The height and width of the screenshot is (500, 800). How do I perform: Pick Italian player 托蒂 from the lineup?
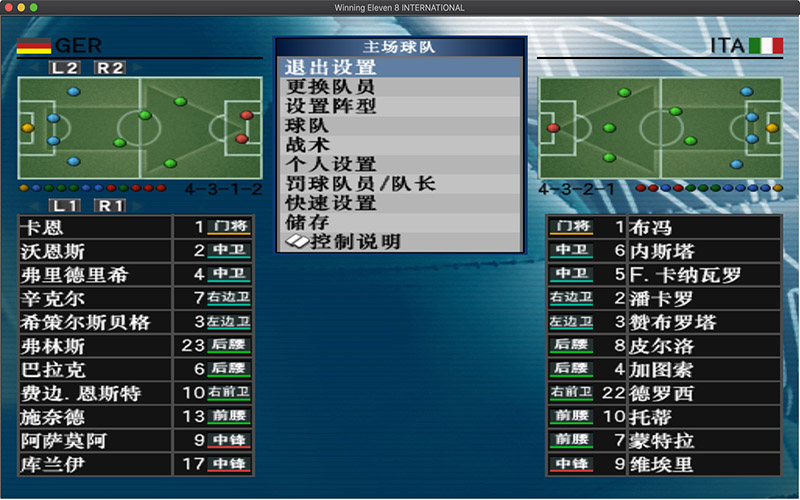point(663,417)
